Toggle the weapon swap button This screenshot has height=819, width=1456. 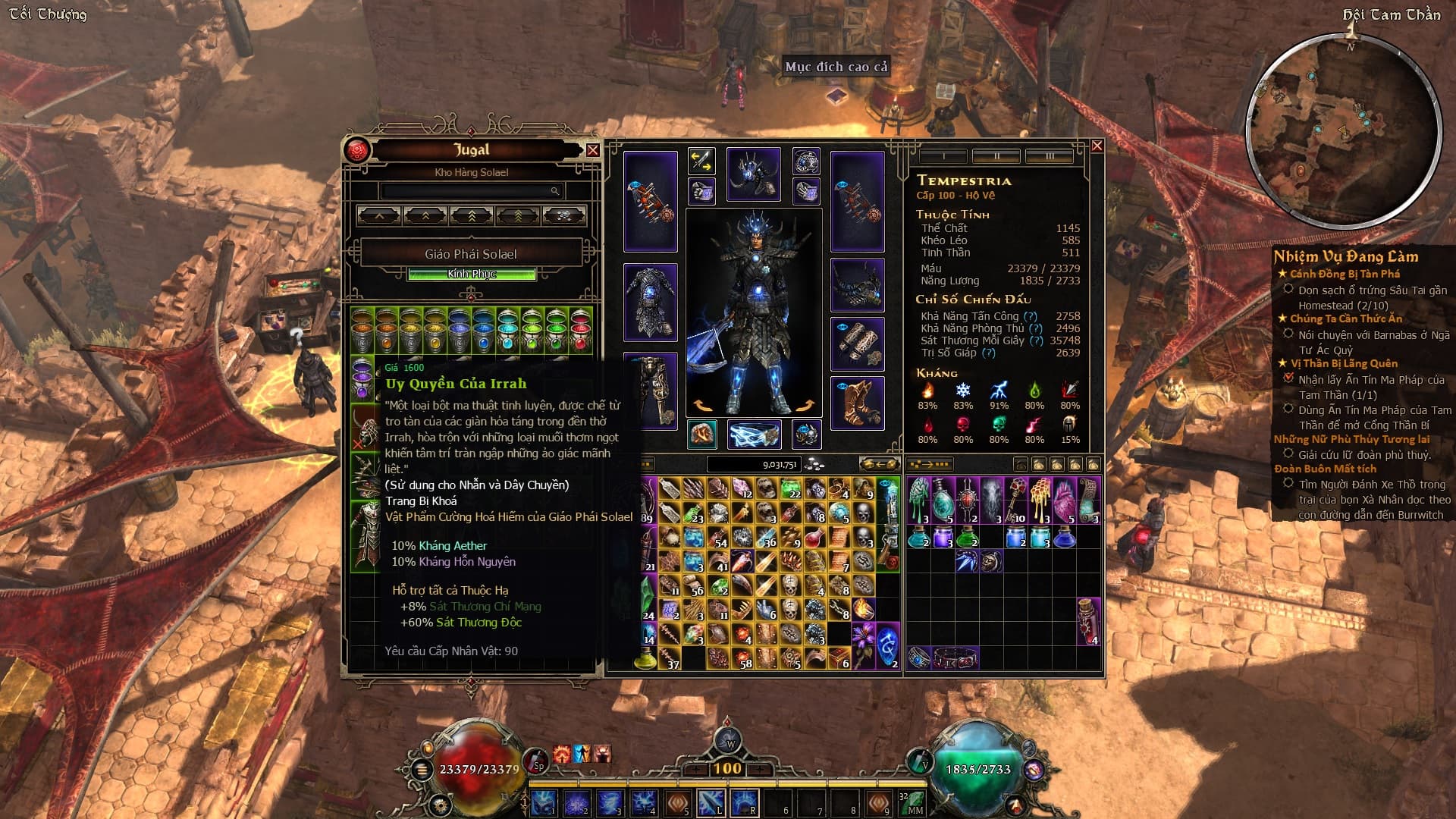[701, 161]
